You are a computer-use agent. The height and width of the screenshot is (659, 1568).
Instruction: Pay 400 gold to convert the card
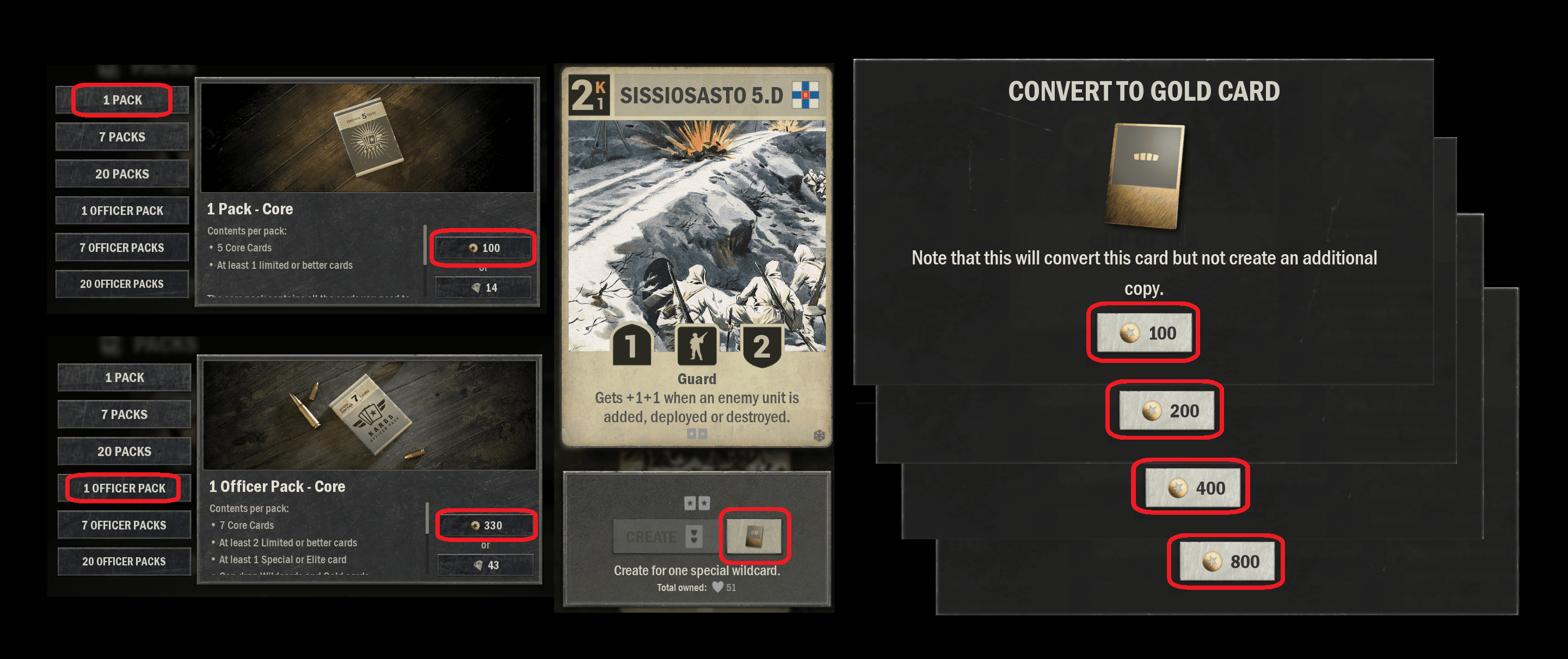[x=1192, y=488]
